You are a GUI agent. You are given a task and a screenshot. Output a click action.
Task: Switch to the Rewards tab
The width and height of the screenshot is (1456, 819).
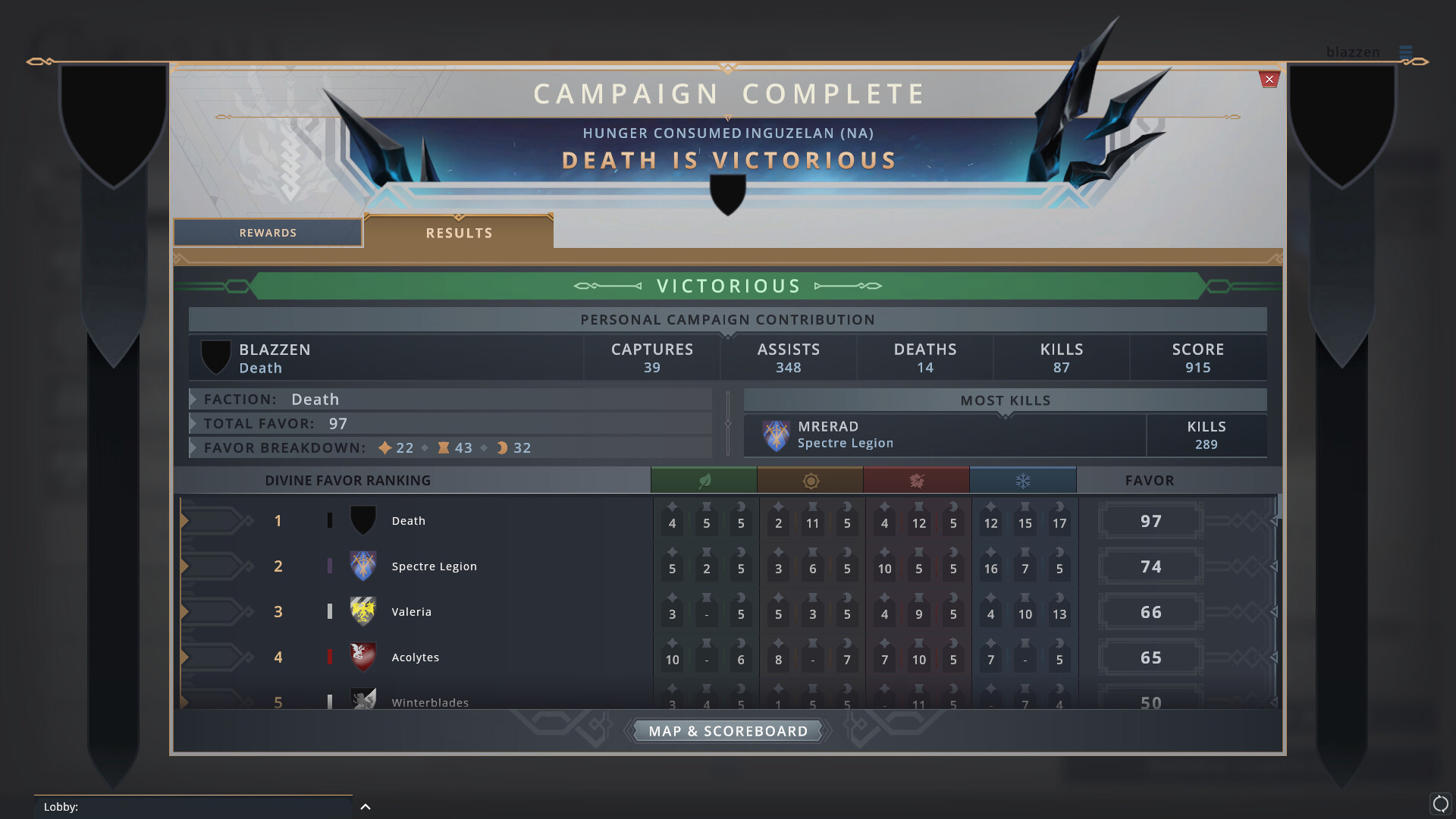268,233
